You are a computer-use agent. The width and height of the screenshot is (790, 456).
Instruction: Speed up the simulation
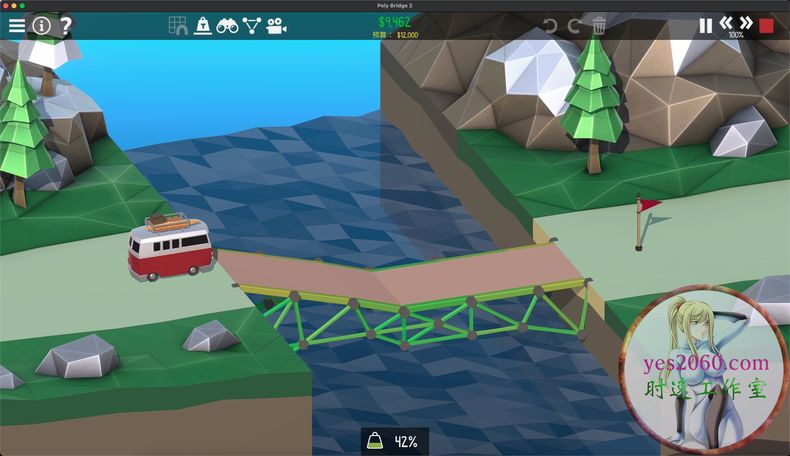click(x=746, y=22)
